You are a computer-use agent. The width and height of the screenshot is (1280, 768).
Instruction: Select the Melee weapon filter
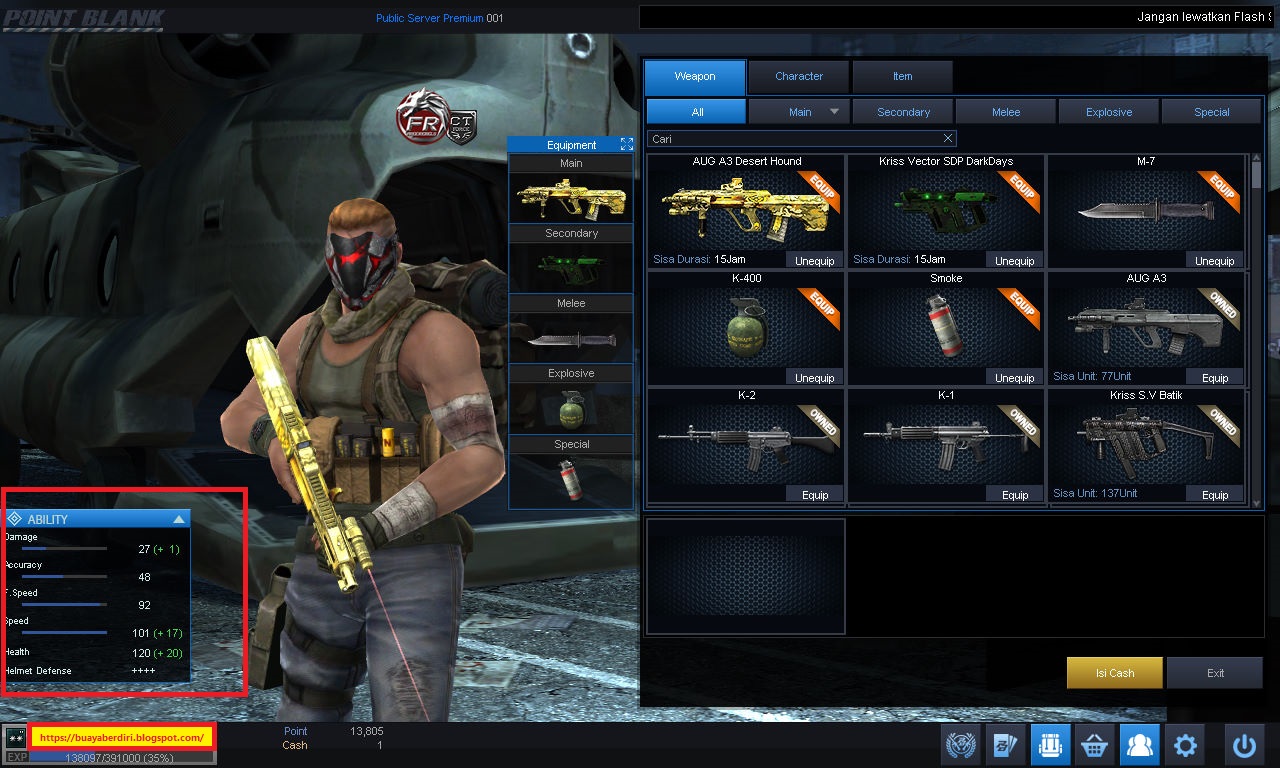click(x=1005, y=111)
